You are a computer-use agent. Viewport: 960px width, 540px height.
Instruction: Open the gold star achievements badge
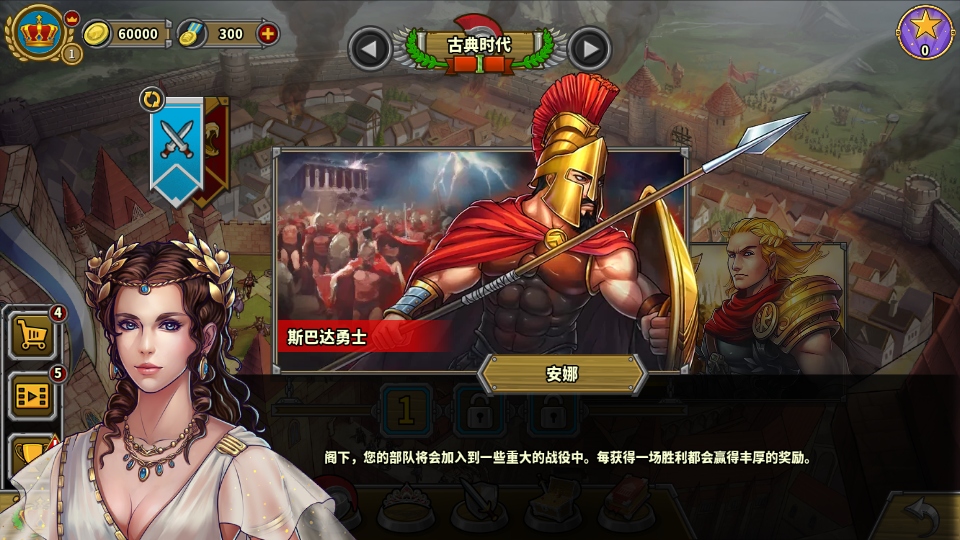(925, 32)
